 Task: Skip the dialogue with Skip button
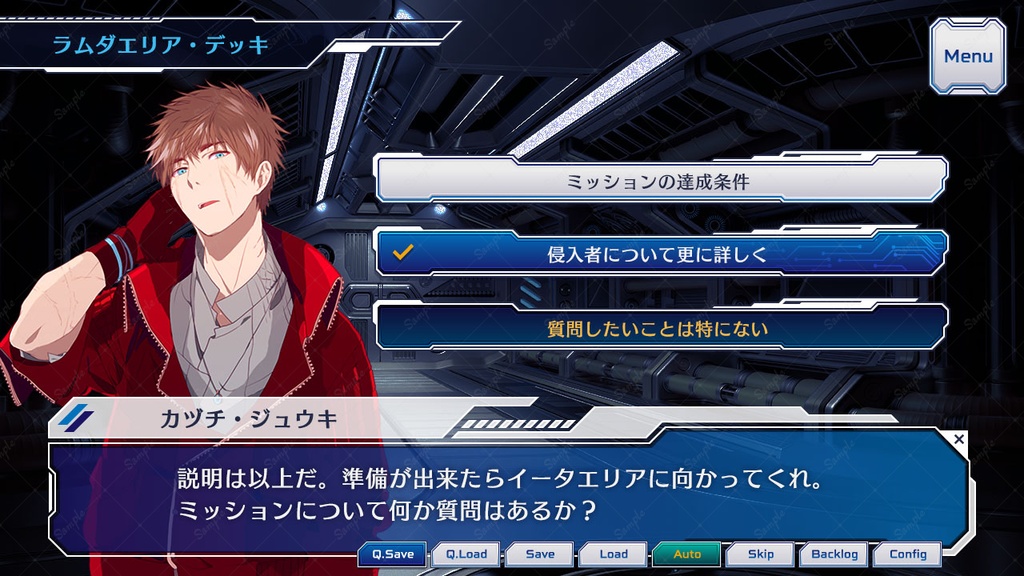pyautogui.click(x=761, y=554)
